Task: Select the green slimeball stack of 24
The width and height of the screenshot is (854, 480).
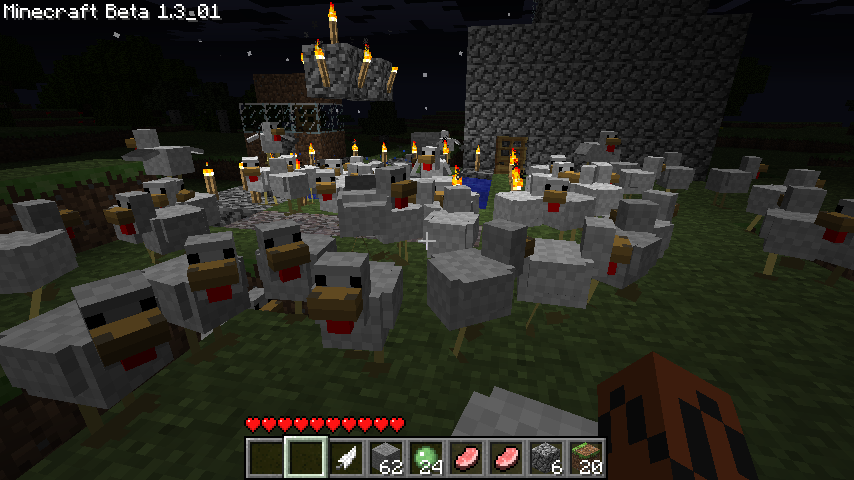Action: [x=427, y=457]
